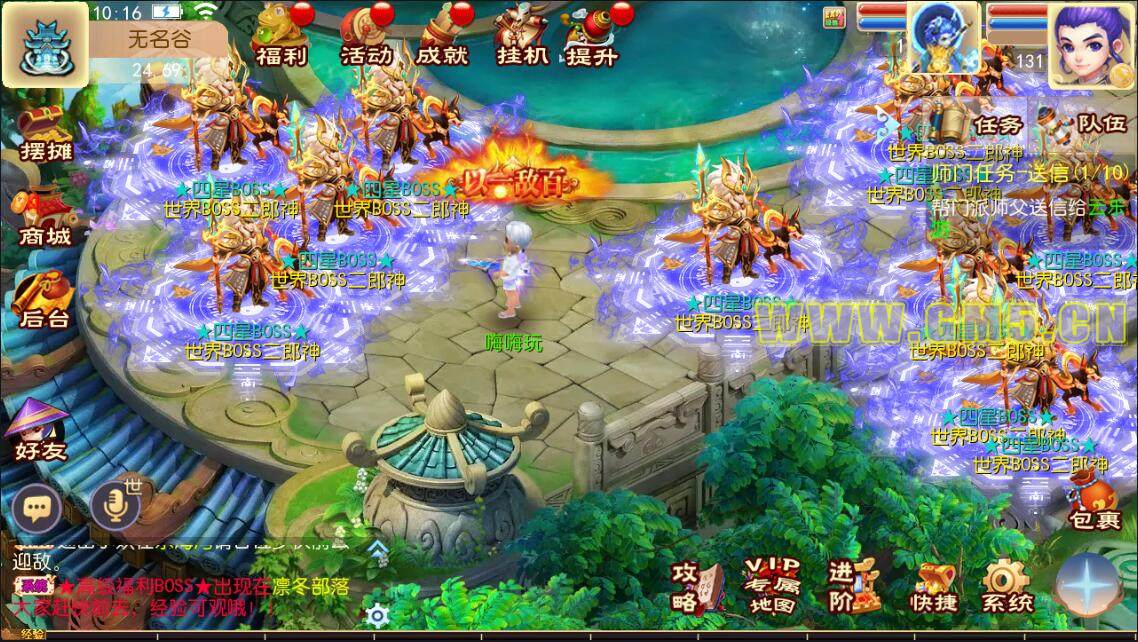Screen dimensions: 1138x642
Task: Click the blue-haired player avatar portrait
Action: [1092, 40]
